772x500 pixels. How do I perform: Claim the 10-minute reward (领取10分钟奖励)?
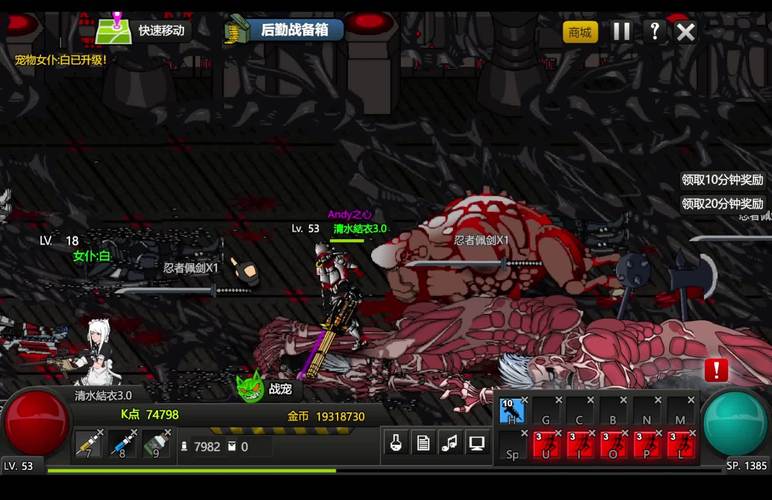point(722,180)
